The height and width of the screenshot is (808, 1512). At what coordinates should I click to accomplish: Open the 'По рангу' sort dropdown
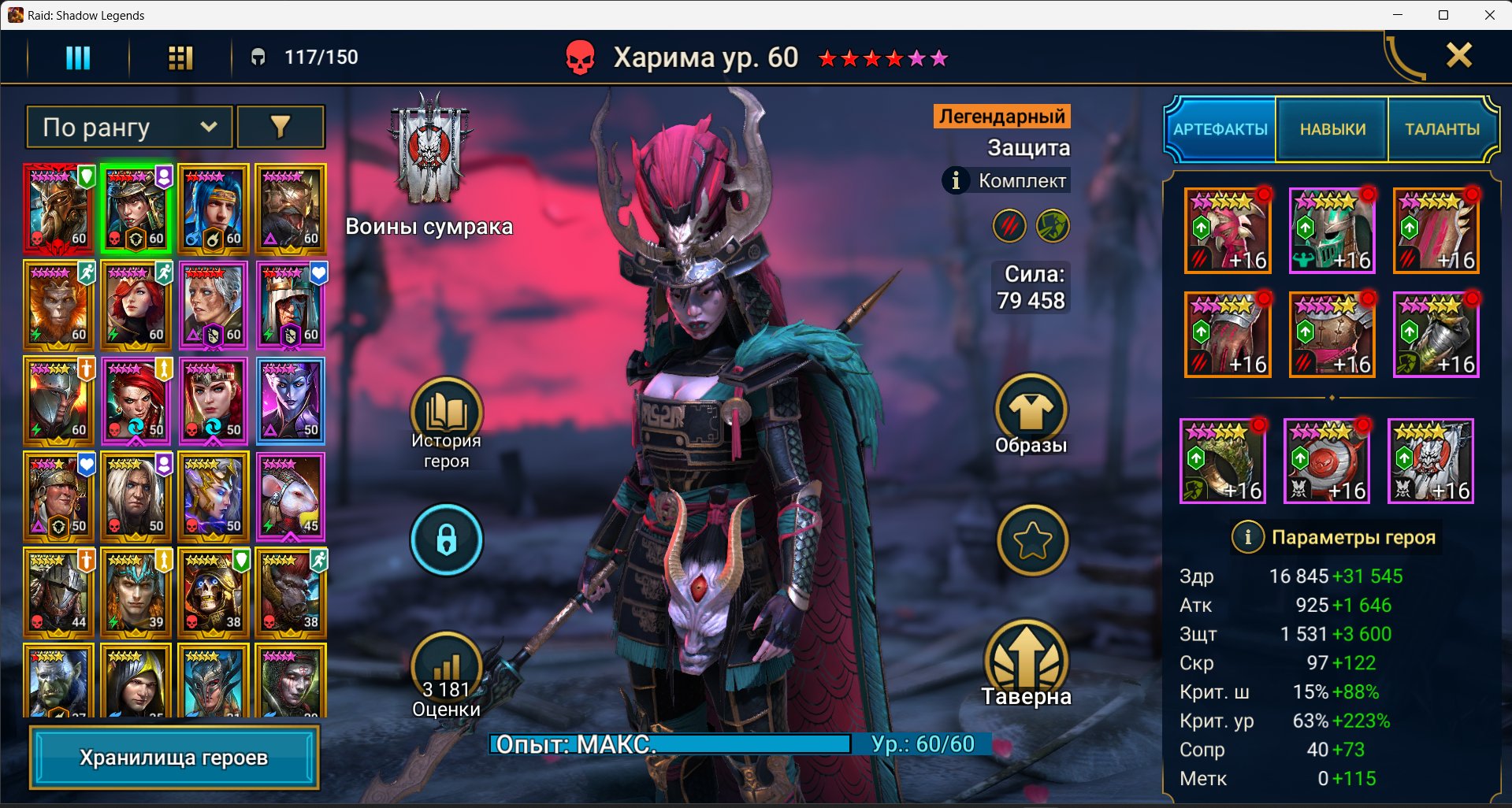coord(130,127)
